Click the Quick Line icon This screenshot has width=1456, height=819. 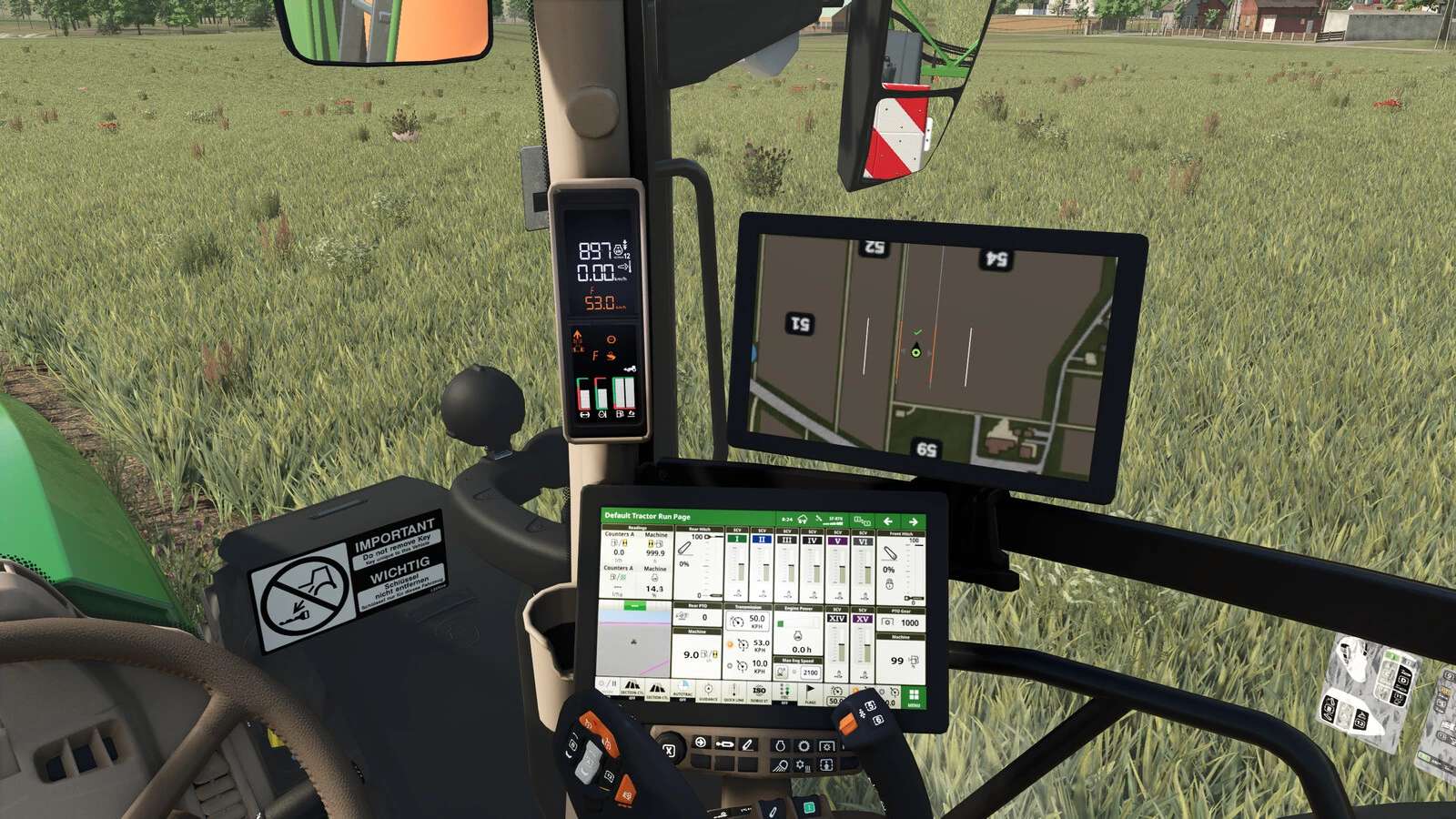(x=734, y=693)
